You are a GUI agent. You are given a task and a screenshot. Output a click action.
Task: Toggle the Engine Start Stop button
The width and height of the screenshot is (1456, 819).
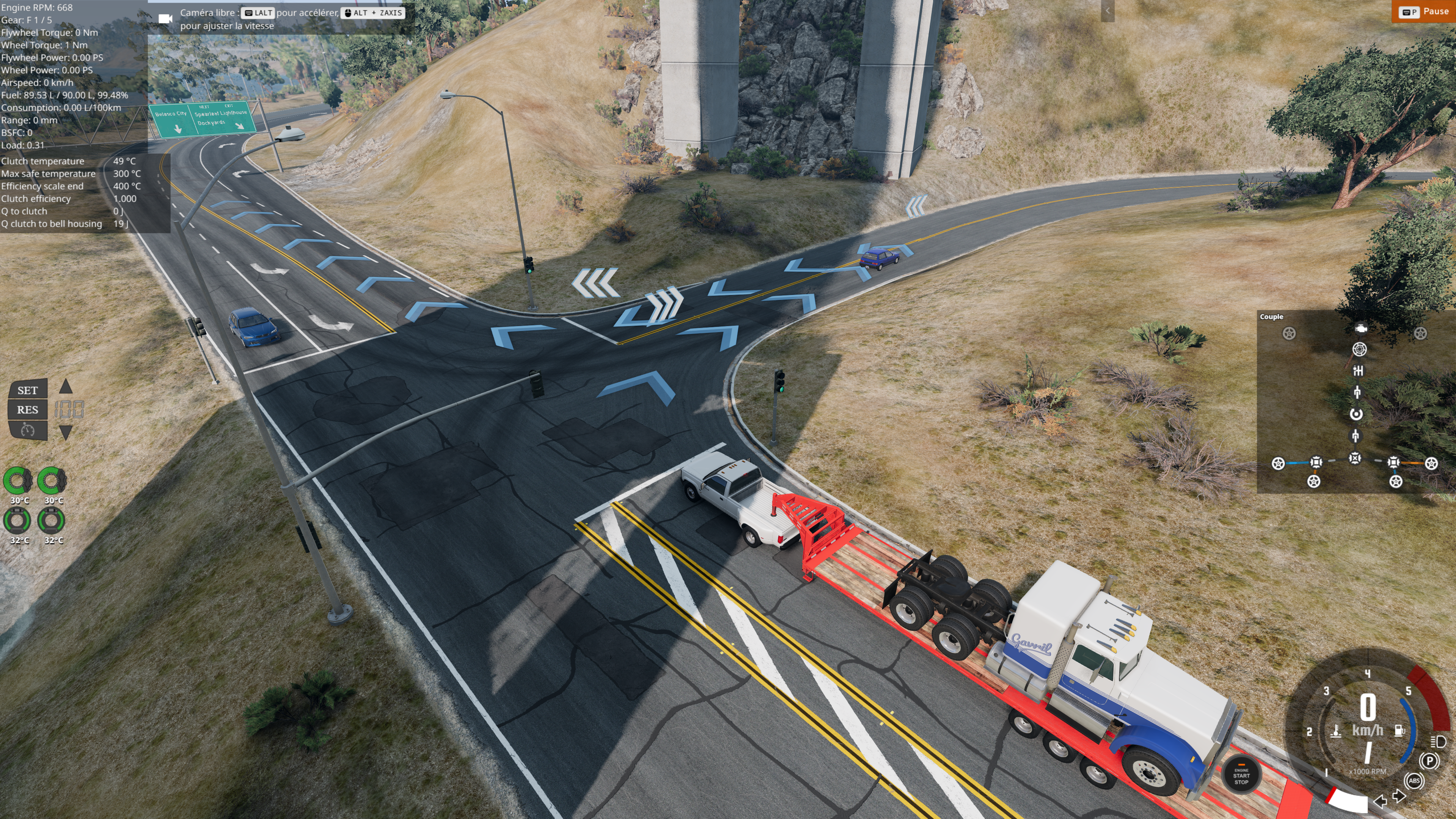click(x=1241, y=775)
